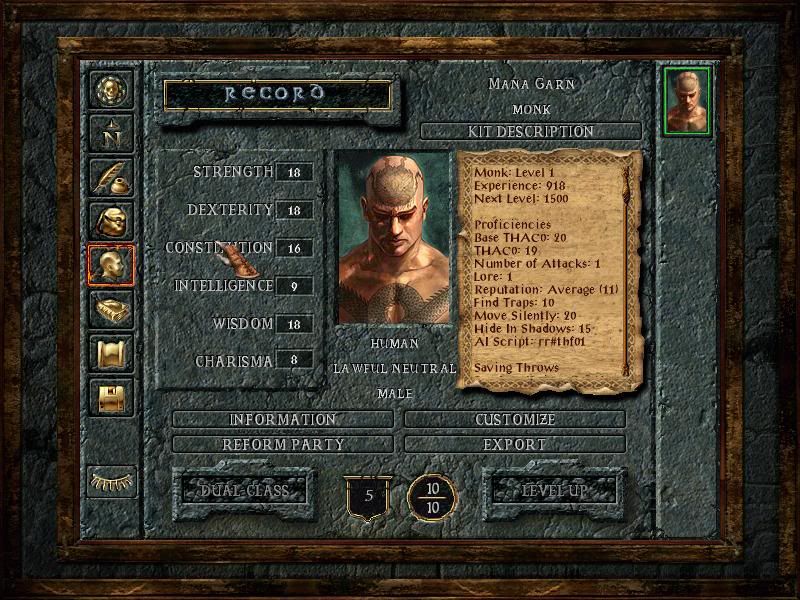This screenshot has height=600, width=800.
Task: Open the Information panel
Action: (x=283, y=419)
